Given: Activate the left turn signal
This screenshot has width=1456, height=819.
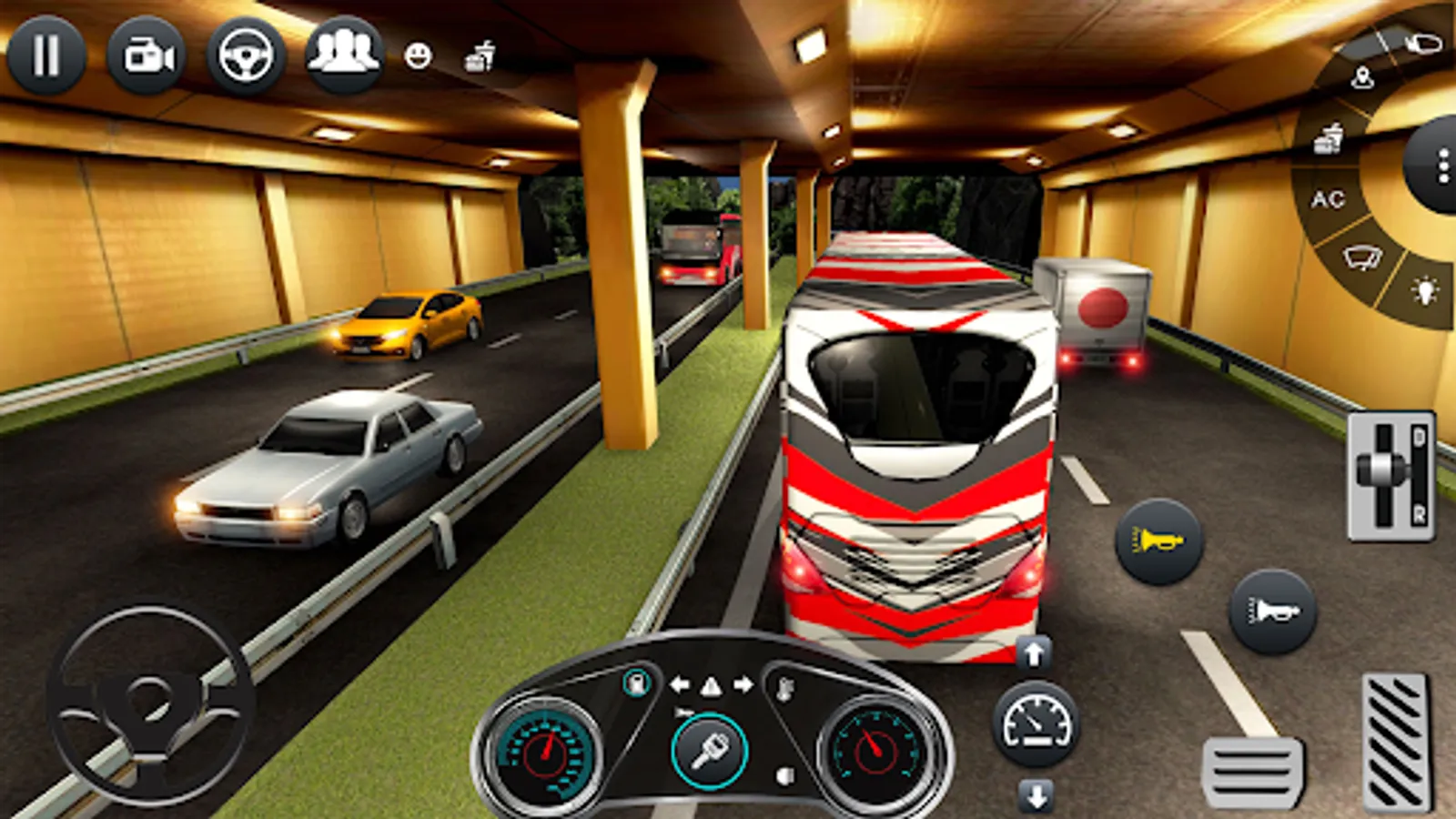Looking at the screenshot, I should 679,684.
